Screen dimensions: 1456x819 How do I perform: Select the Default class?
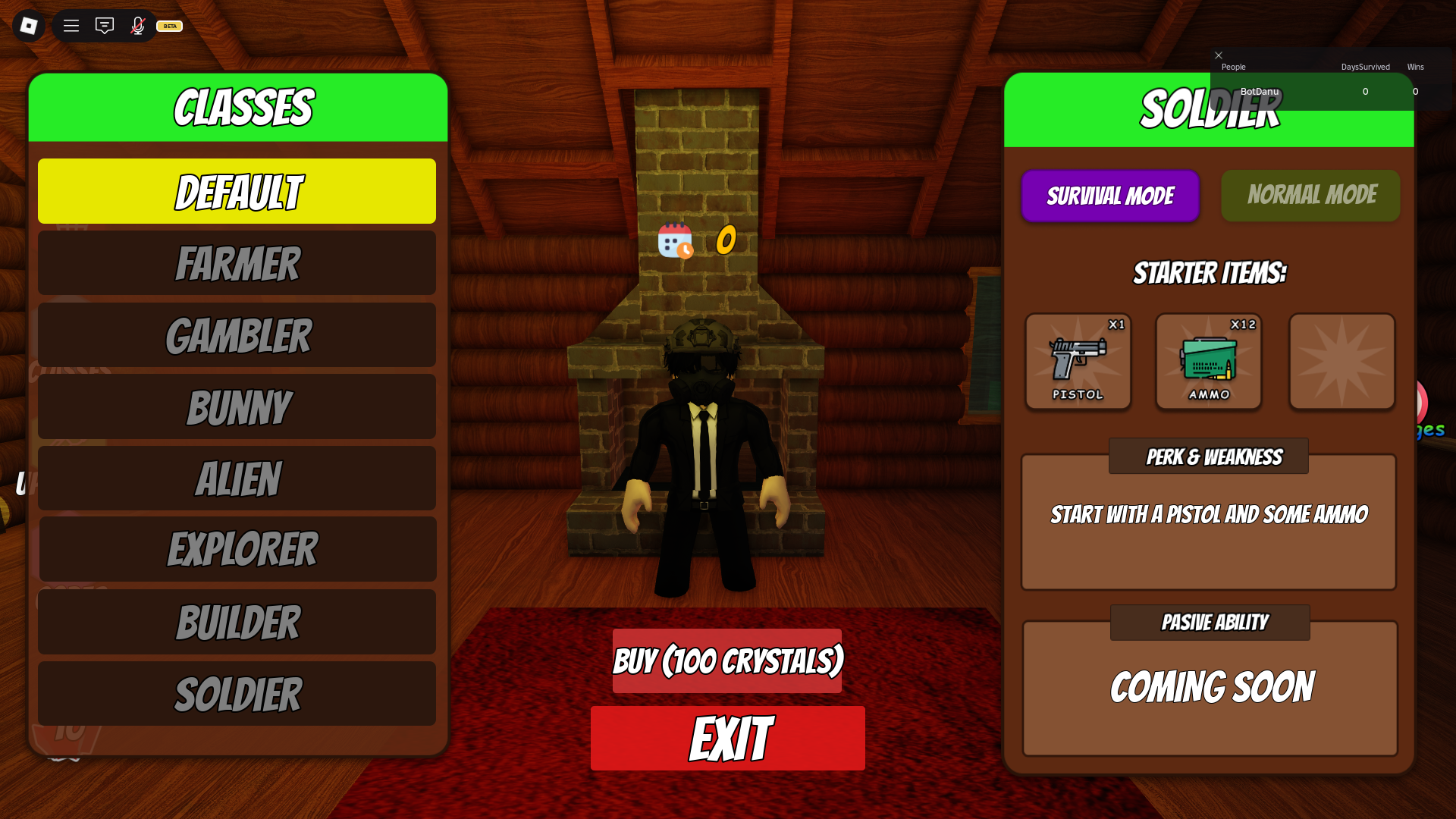coord(237,191)
